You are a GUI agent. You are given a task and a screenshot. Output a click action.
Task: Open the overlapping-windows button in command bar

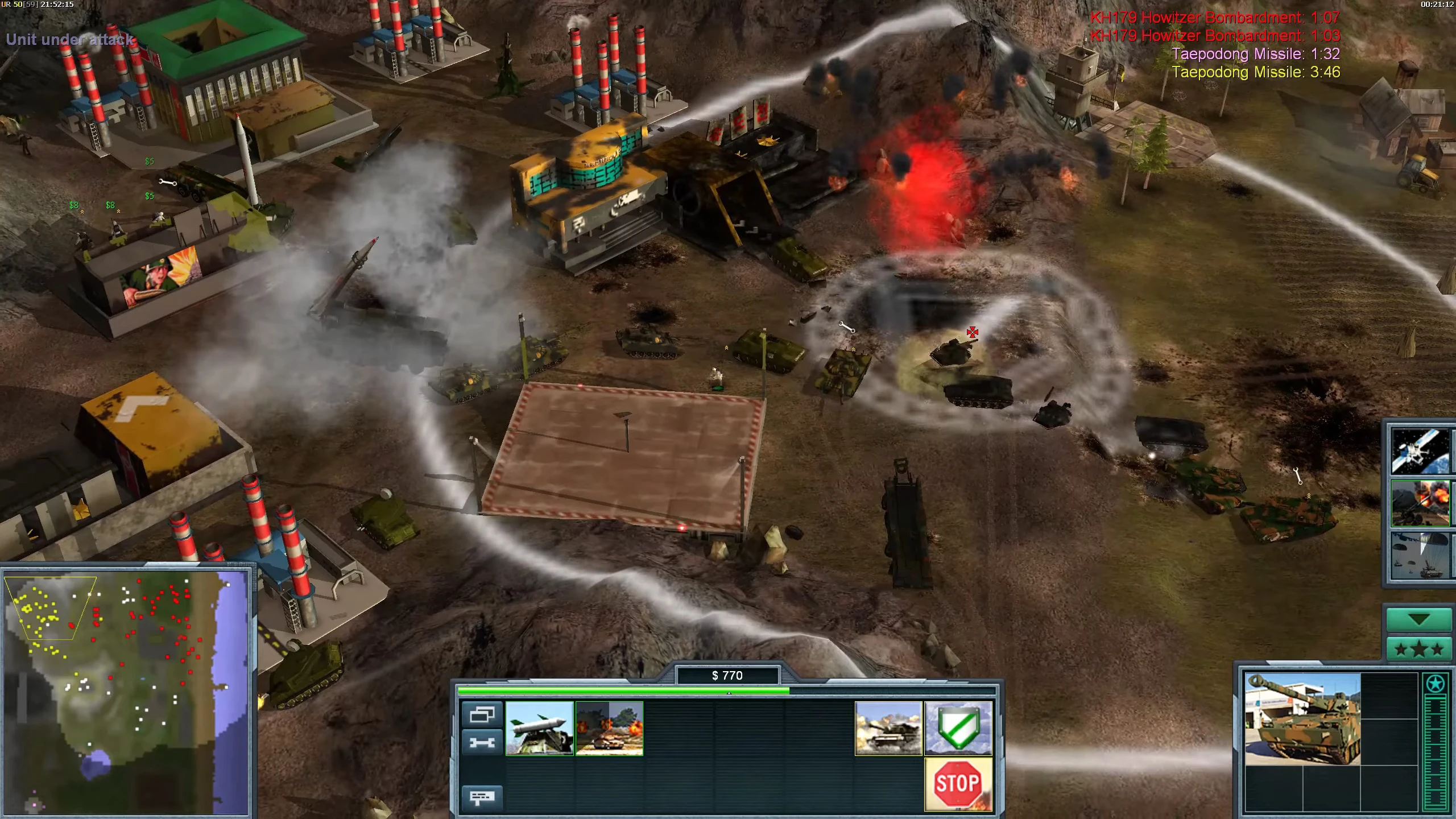[x=482, y=714]
